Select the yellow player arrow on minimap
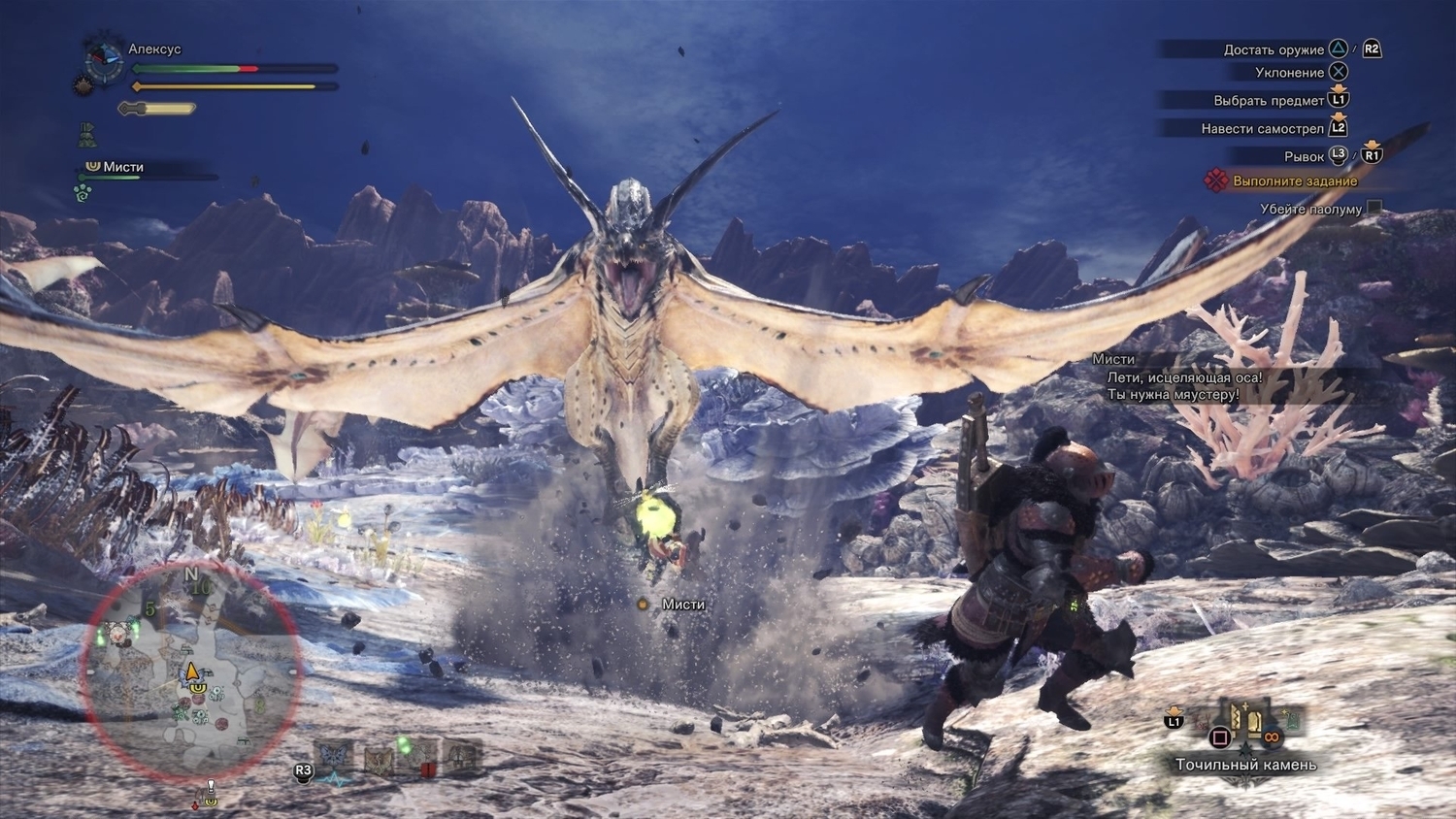 [191, 671]
